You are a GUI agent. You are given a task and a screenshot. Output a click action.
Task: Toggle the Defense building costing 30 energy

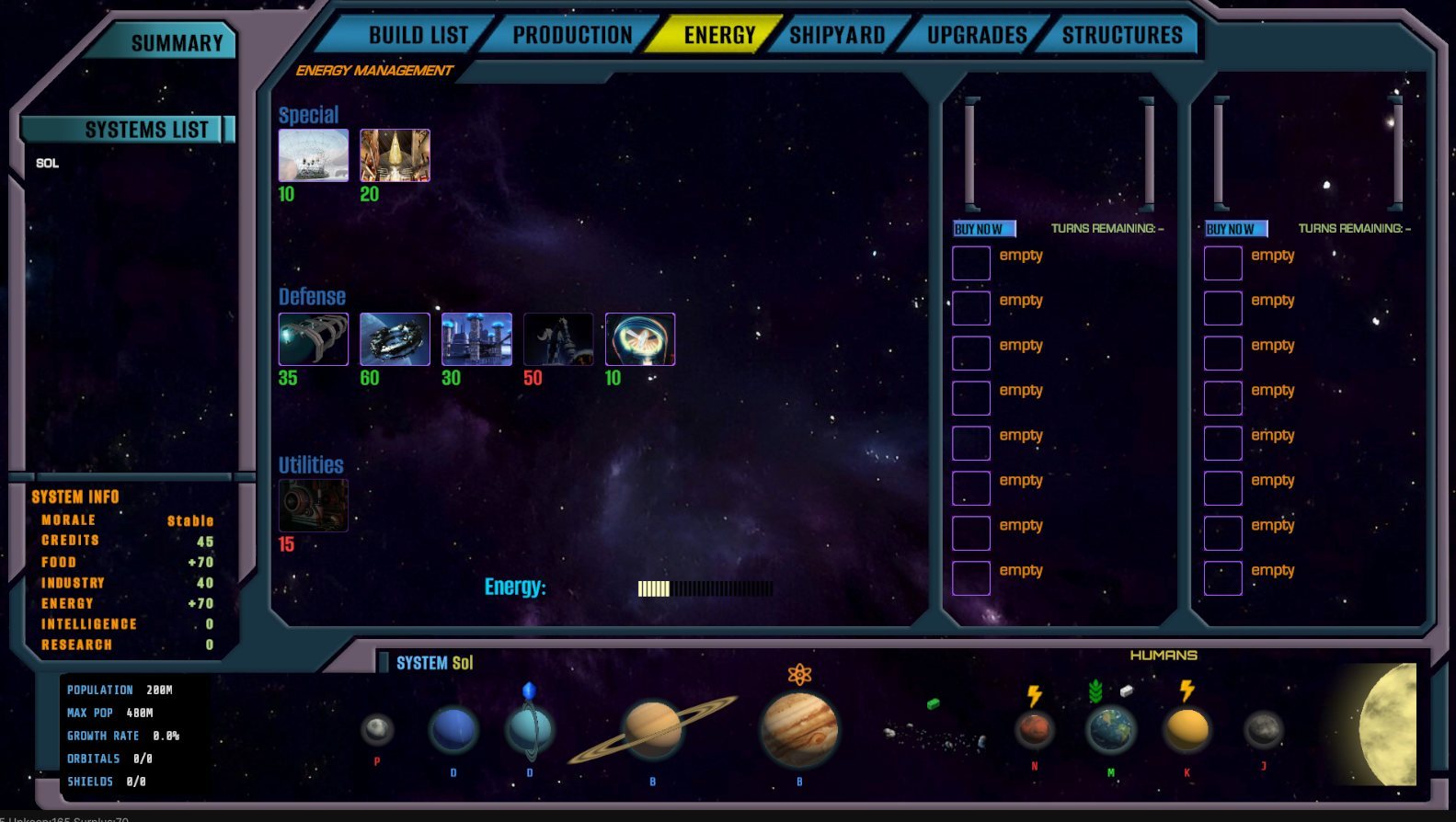click(476, 339)
